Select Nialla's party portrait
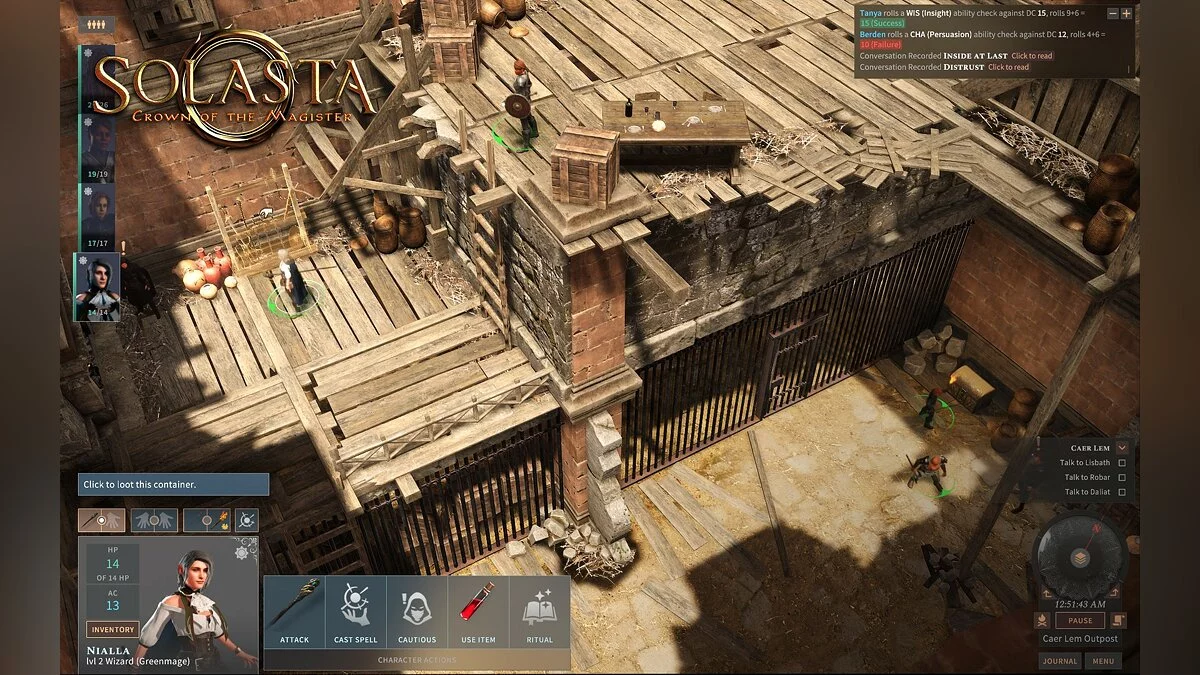The height and width of the screenshot is (675, 1200). (98, 286)
